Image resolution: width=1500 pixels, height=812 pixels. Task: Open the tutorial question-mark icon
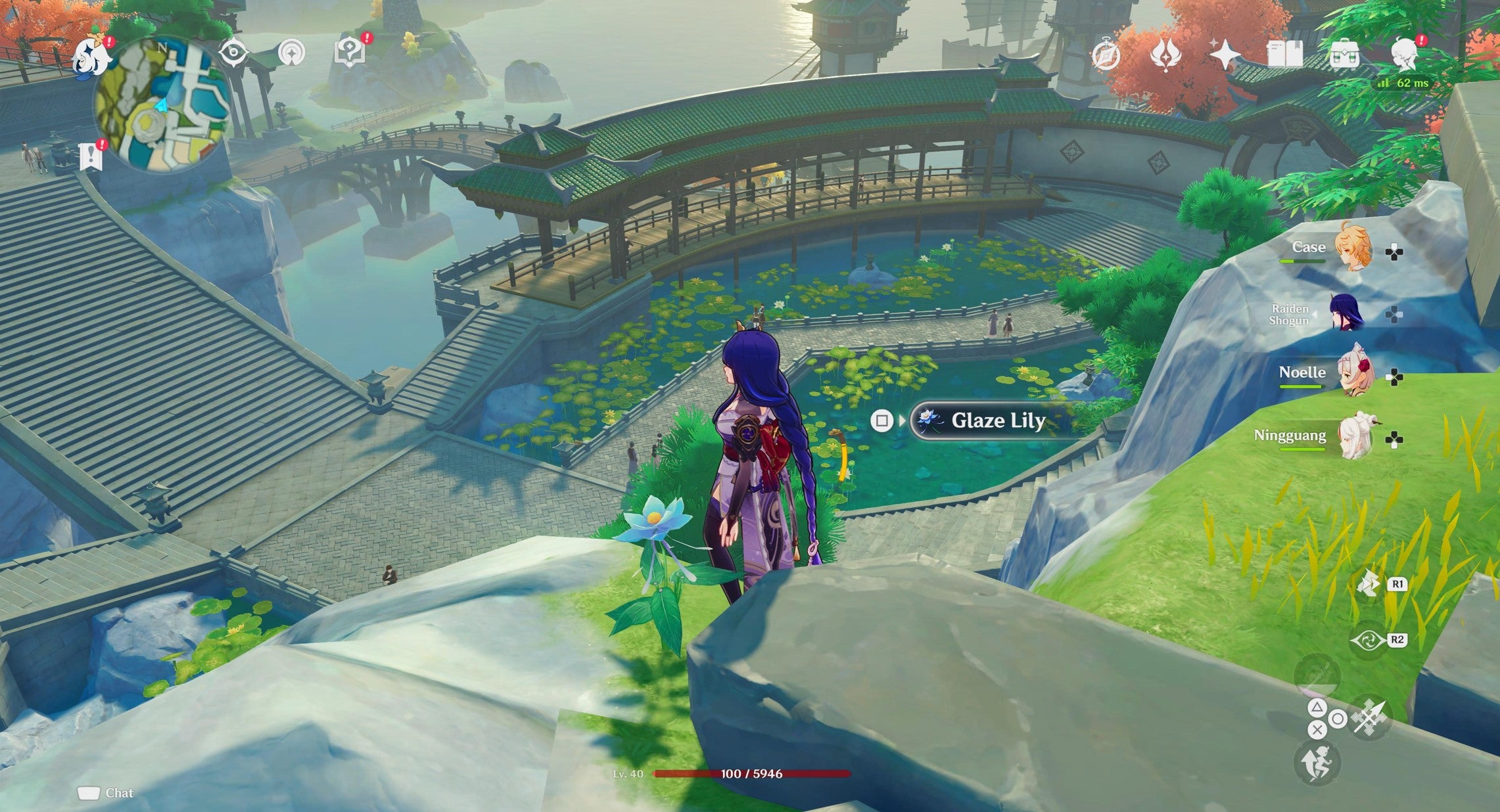(x=350, y=53)
